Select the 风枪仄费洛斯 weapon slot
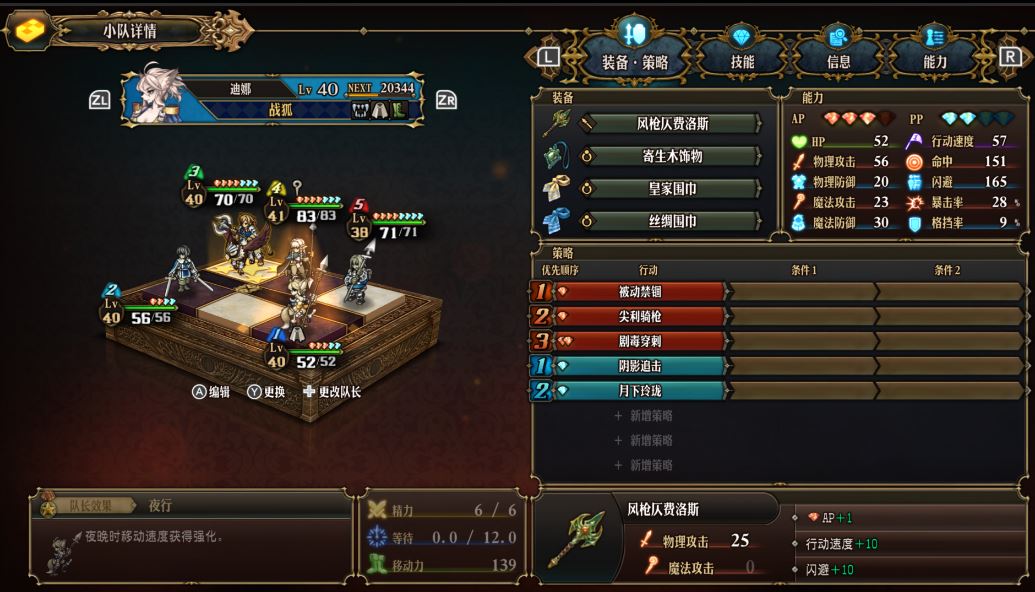Viewport: 1035px width, 592px height. pyautogui.click(x=670, y=124)
